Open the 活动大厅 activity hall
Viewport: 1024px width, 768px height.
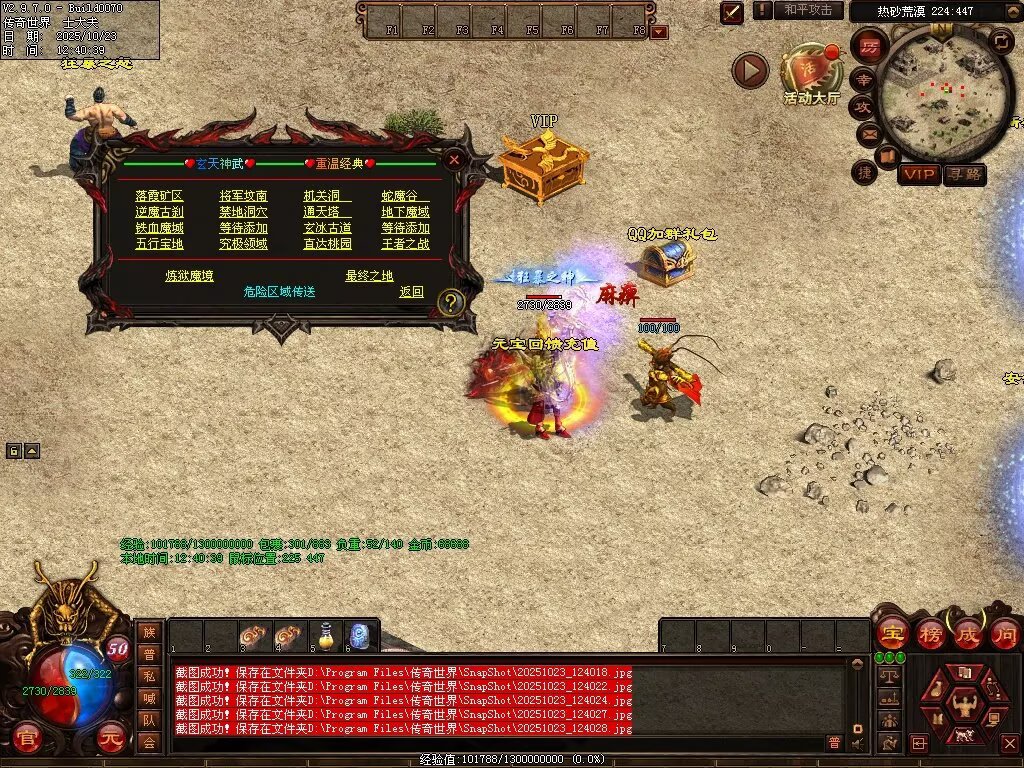(812, 75)
